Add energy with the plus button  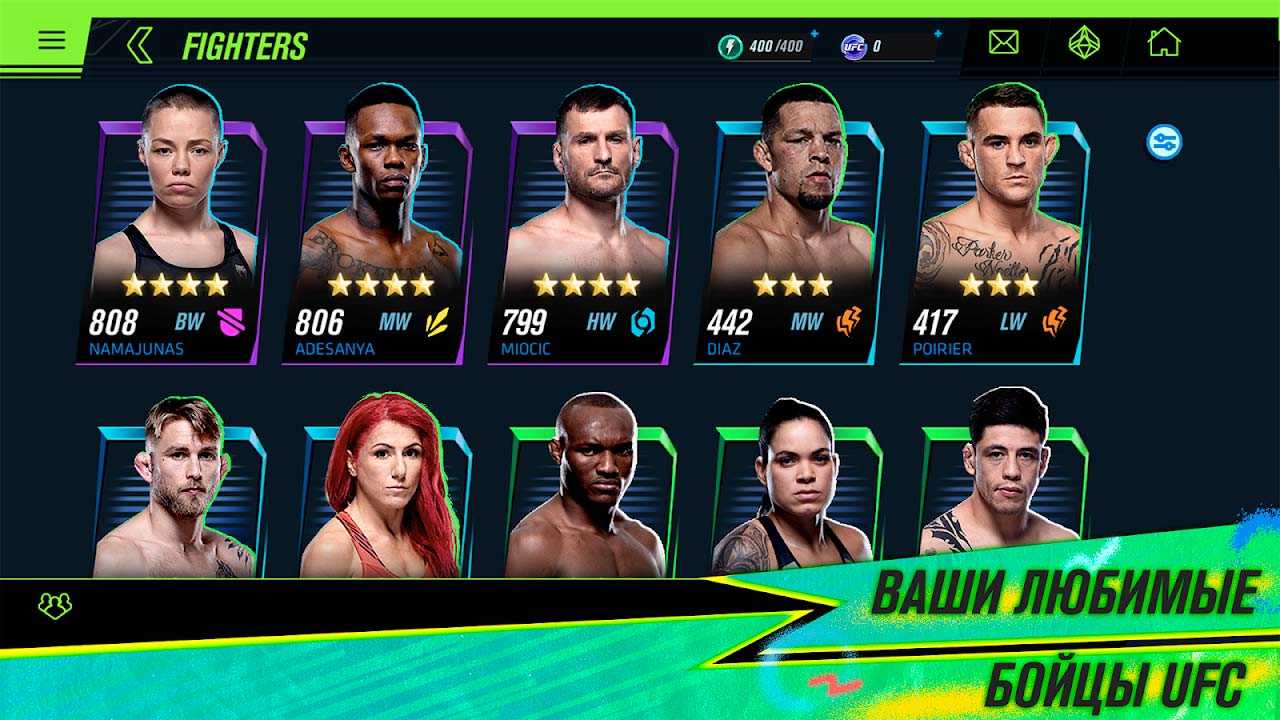tap(814, 34)
